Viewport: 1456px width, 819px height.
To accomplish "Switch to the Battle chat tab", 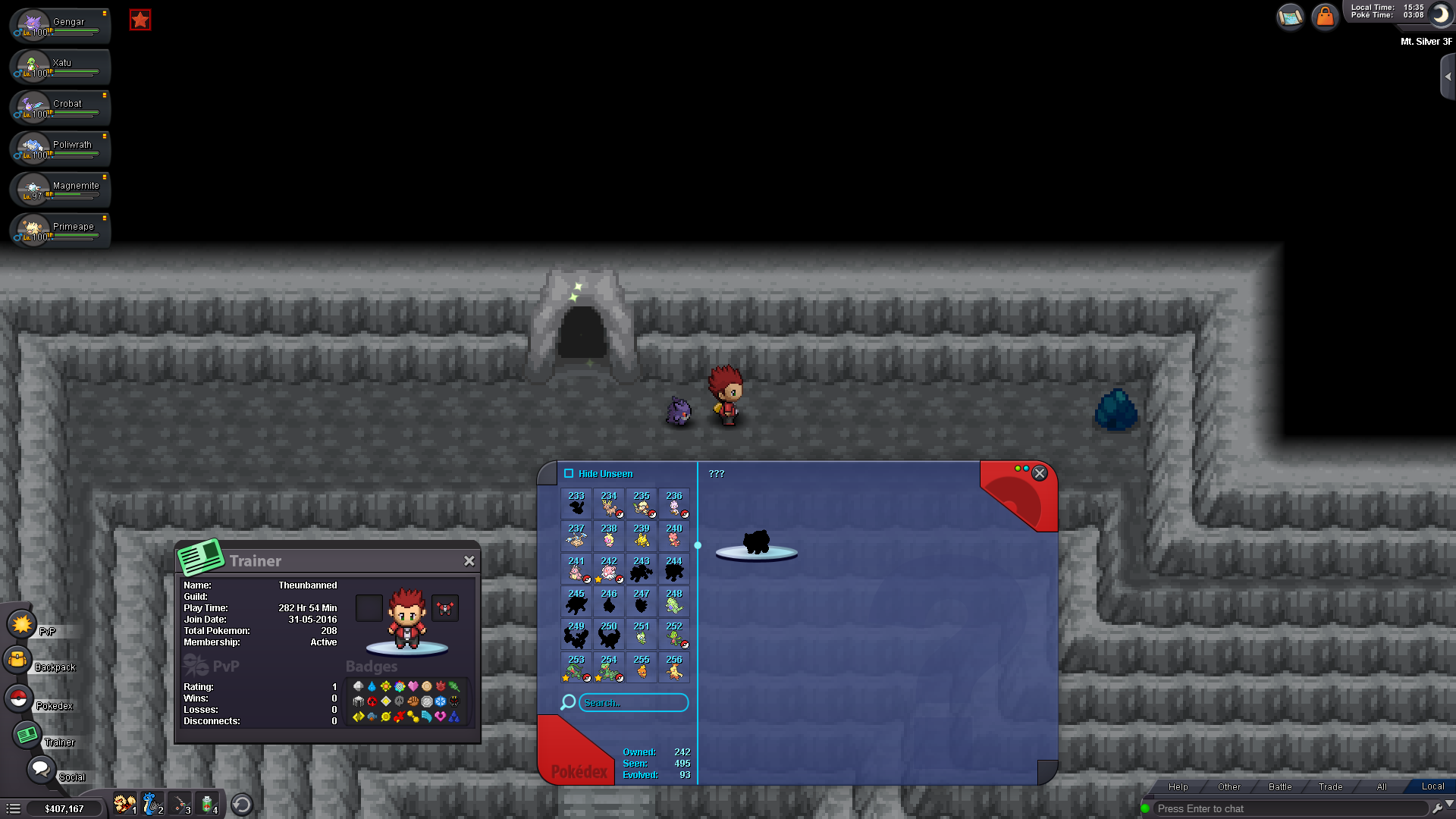I will coord(1279,786).
